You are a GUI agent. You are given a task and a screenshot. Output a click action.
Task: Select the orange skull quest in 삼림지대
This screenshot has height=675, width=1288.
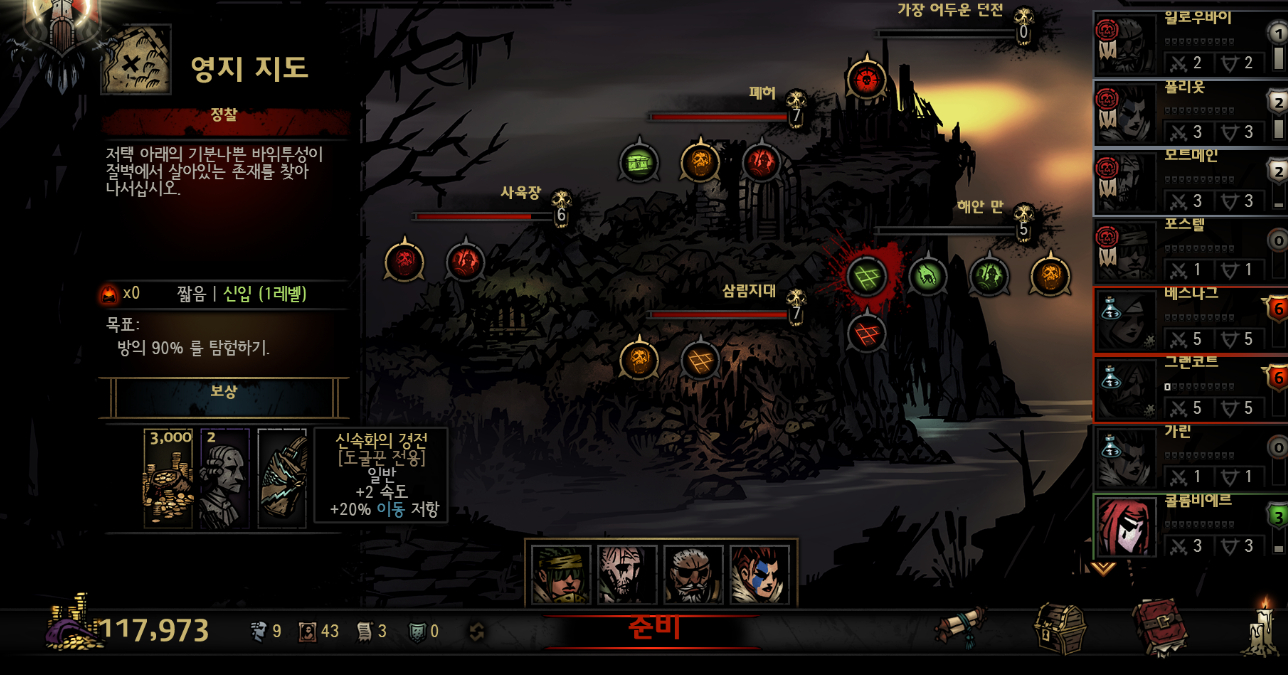pos(639,360)
